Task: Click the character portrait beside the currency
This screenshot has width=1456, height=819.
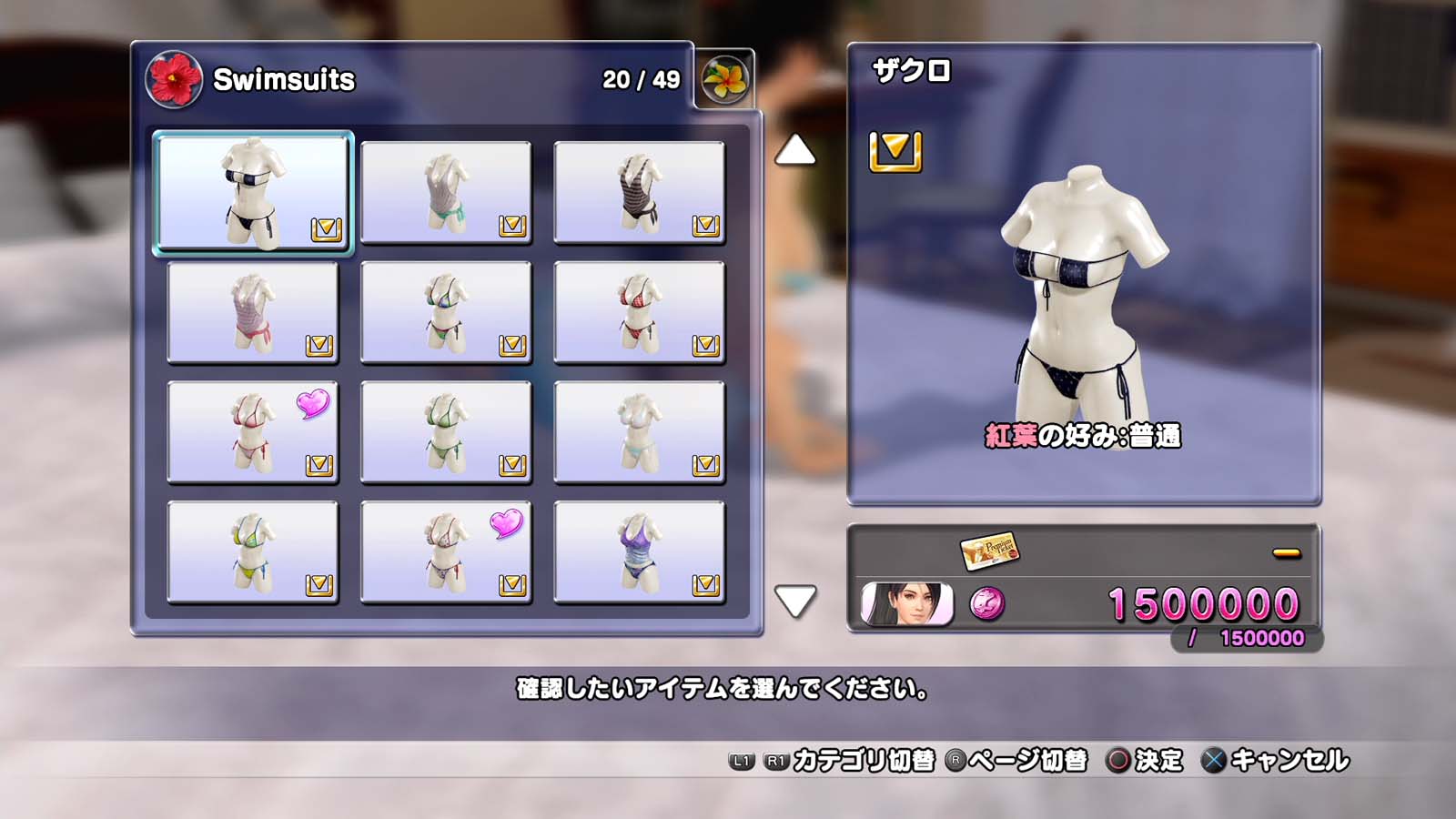Action: (906, 604)
